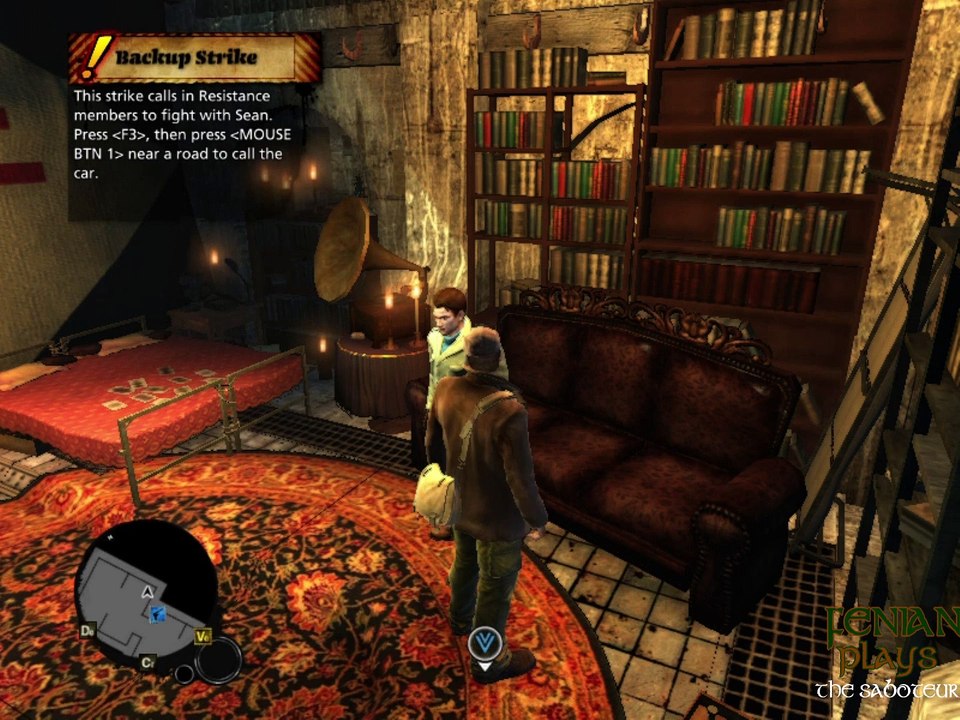Screen dimensions: 960x720
Task: Click the large empty ring next to minimap
Action: [x=218, y=659]
